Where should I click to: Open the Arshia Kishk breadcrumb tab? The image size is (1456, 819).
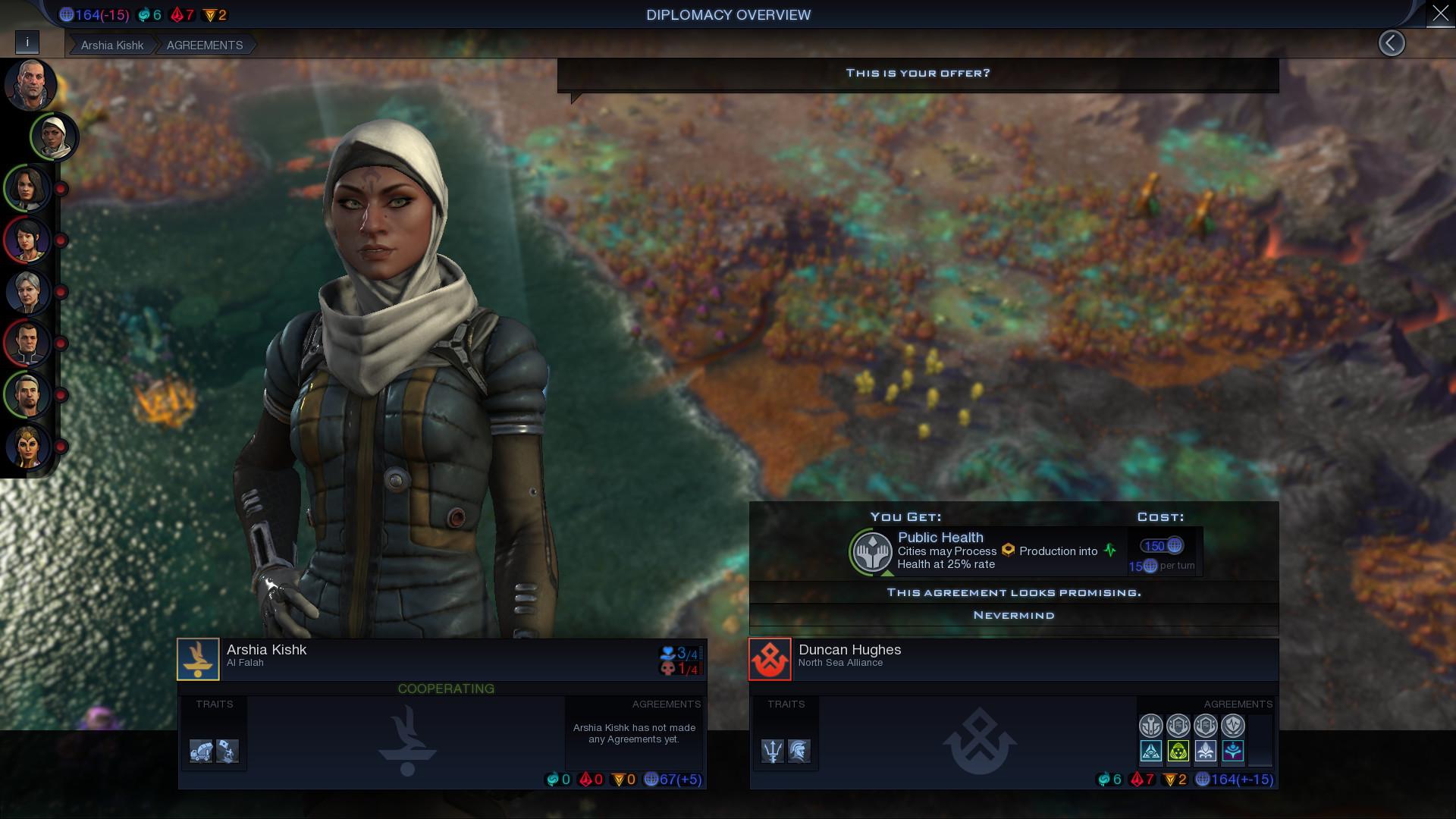coord(112,45)
